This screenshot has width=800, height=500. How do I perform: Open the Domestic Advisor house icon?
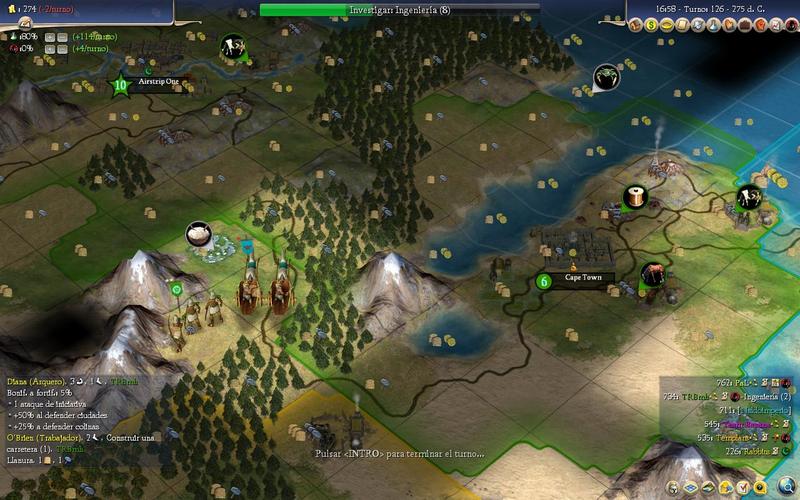pos(634,22)
